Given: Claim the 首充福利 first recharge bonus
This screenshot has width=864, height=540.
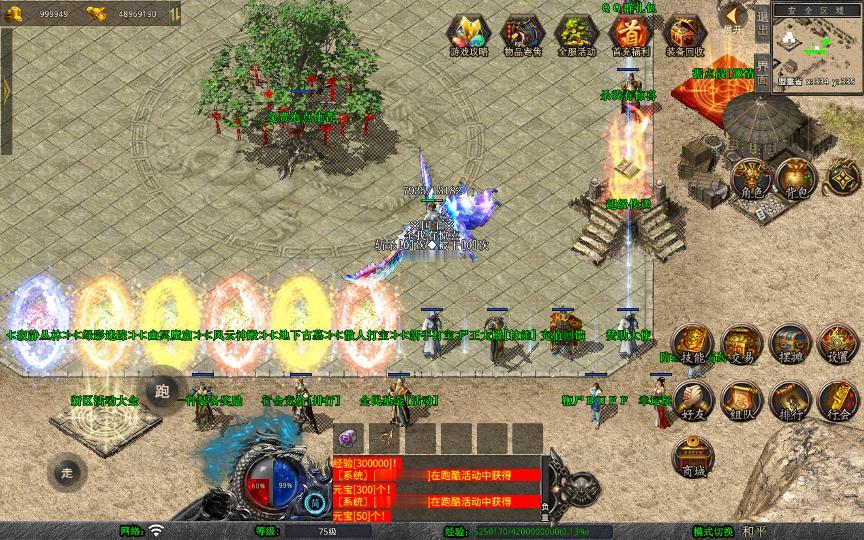Looking at the screenshot, I should point(629,35).
